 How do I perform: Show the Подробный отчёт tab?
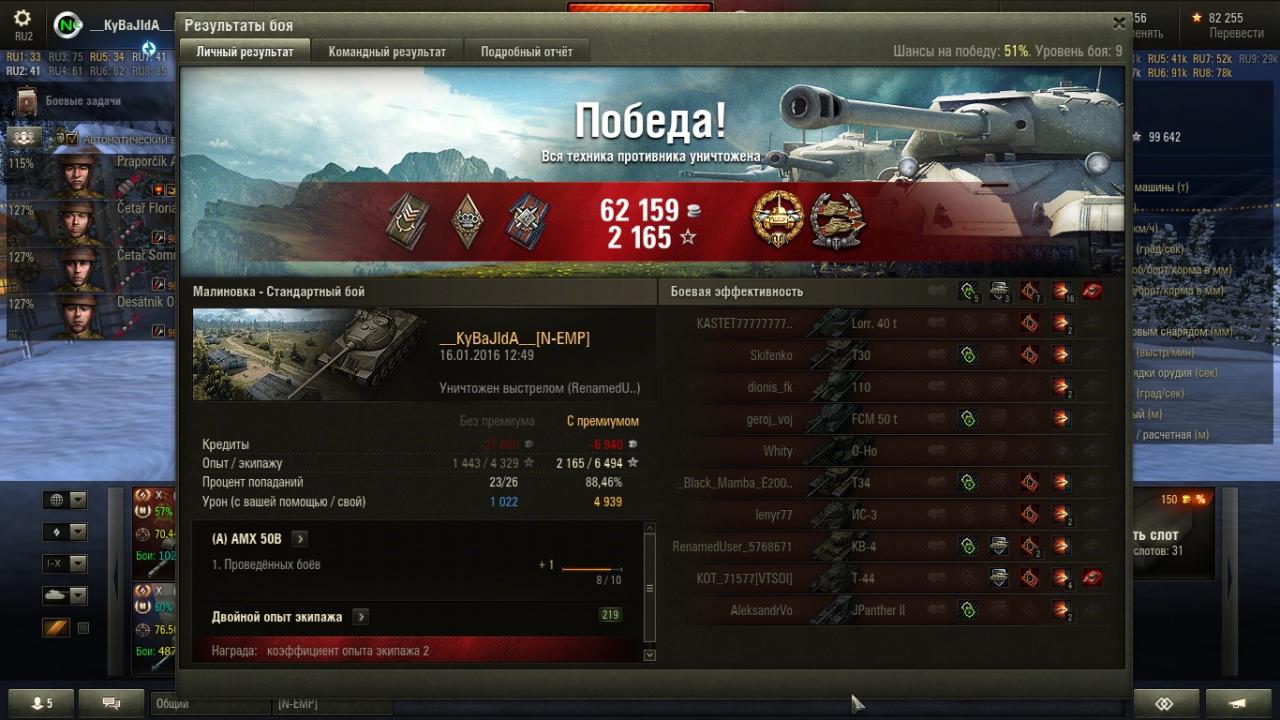526,52
